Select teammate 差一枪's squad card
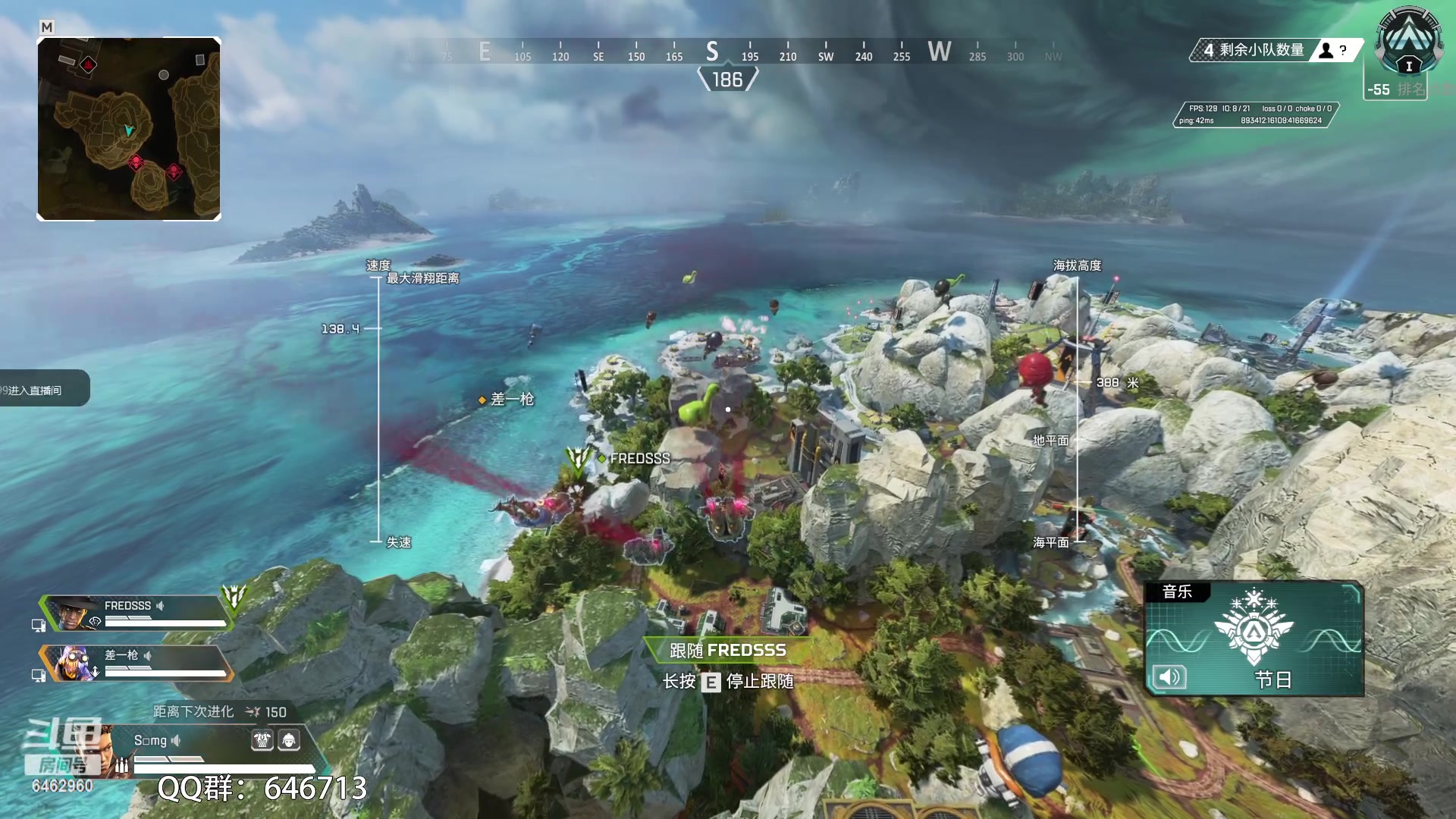The width and height of the screenshot is (1456, 819). coord(136,663)
